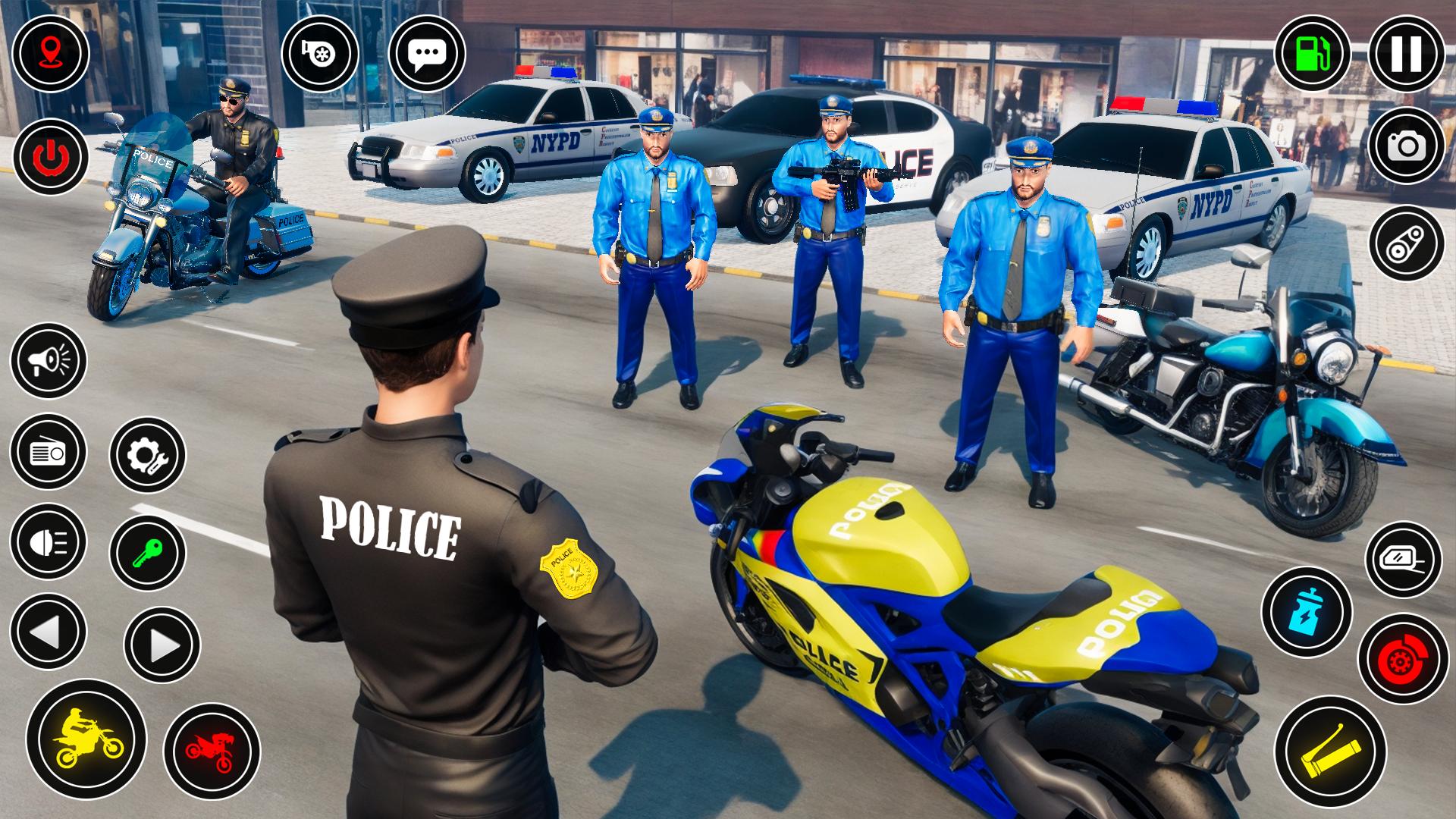Sound the megaphone siren
Viewport: 1456px width, 819px height.
[x=49, y=361]
